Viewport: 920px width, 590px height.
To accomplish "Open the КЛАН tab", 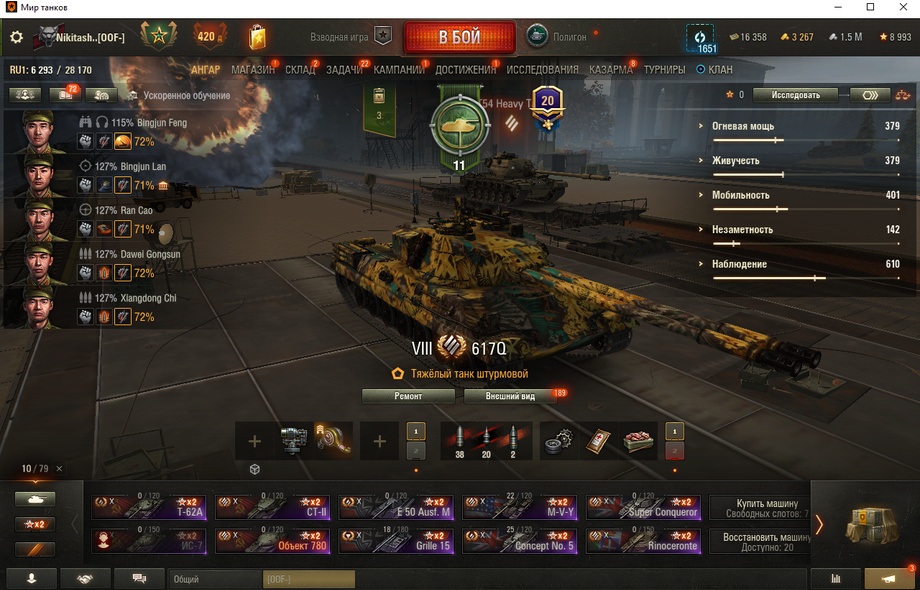I will [x=715, y=70].
